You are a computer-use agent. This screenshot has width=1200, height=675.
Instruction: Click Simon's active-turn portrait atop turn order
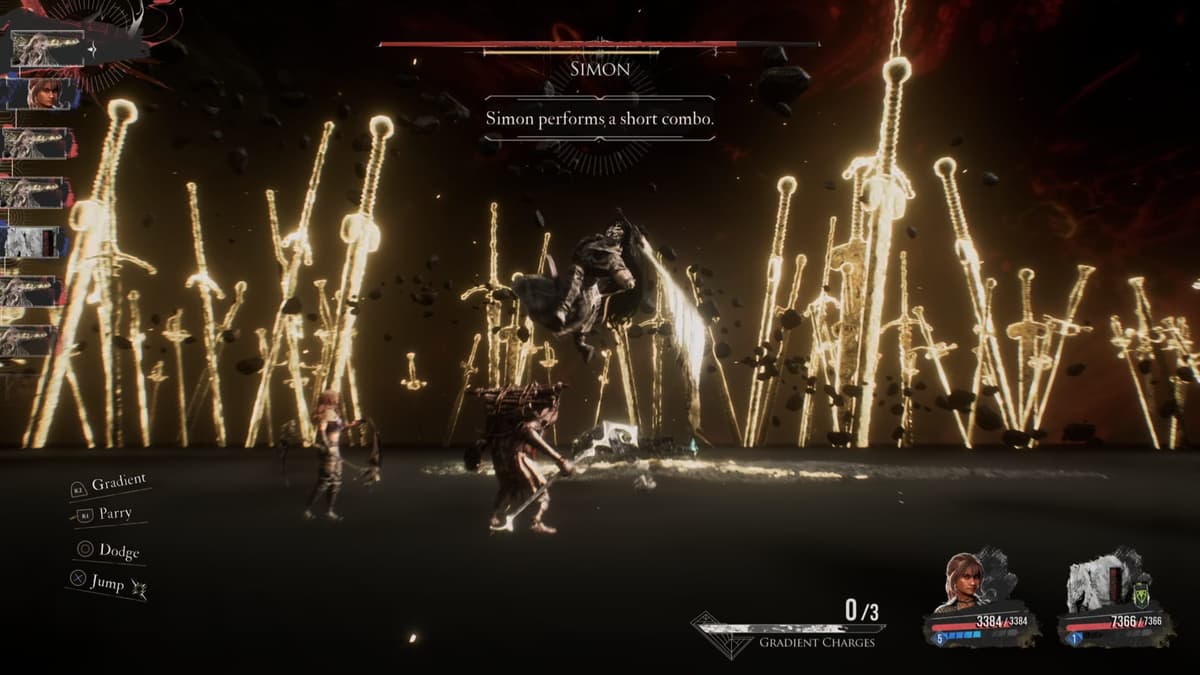(x=47, y=47)
